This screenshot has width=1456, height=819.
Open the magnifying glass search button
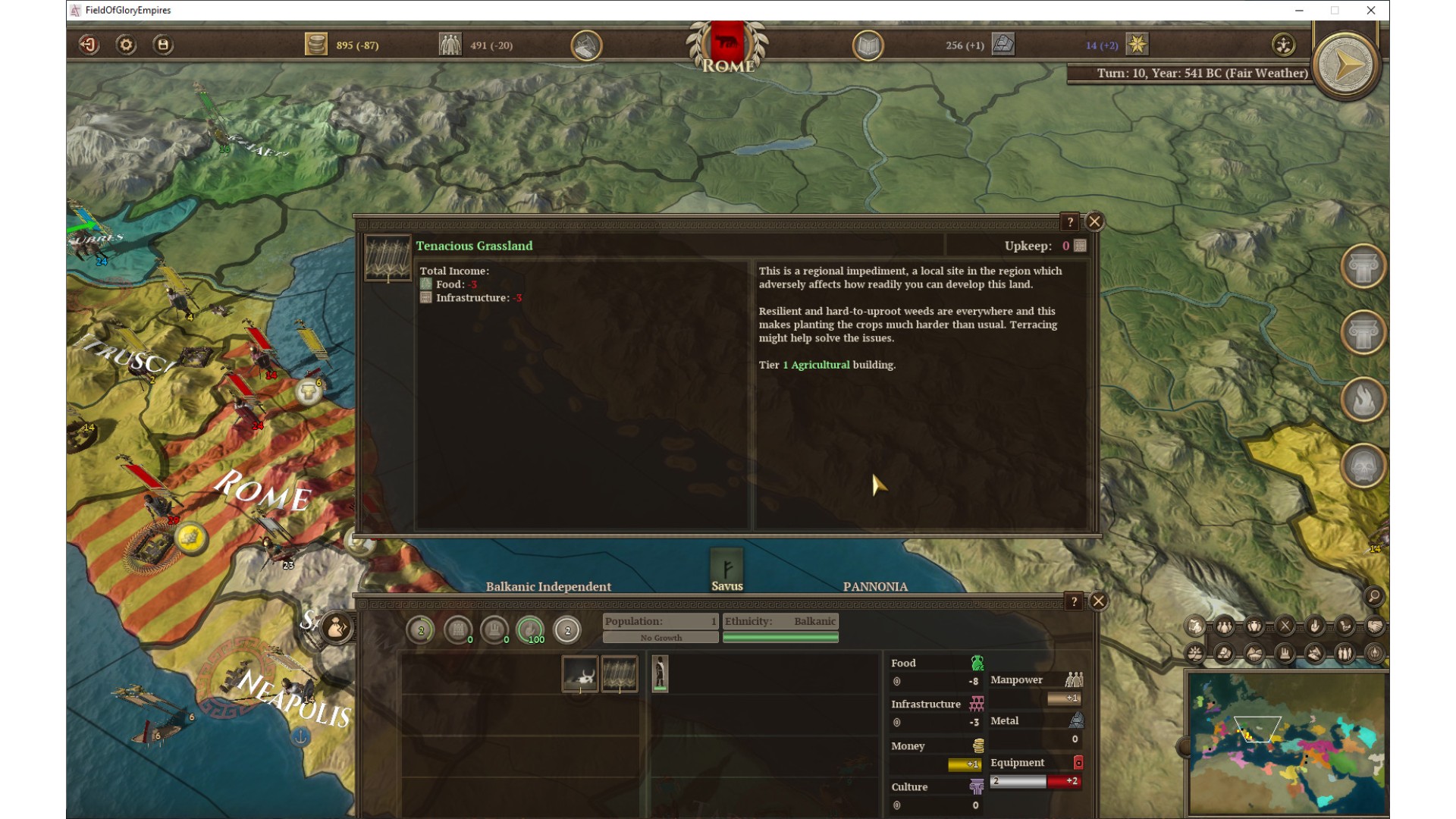coord(1373,596)
